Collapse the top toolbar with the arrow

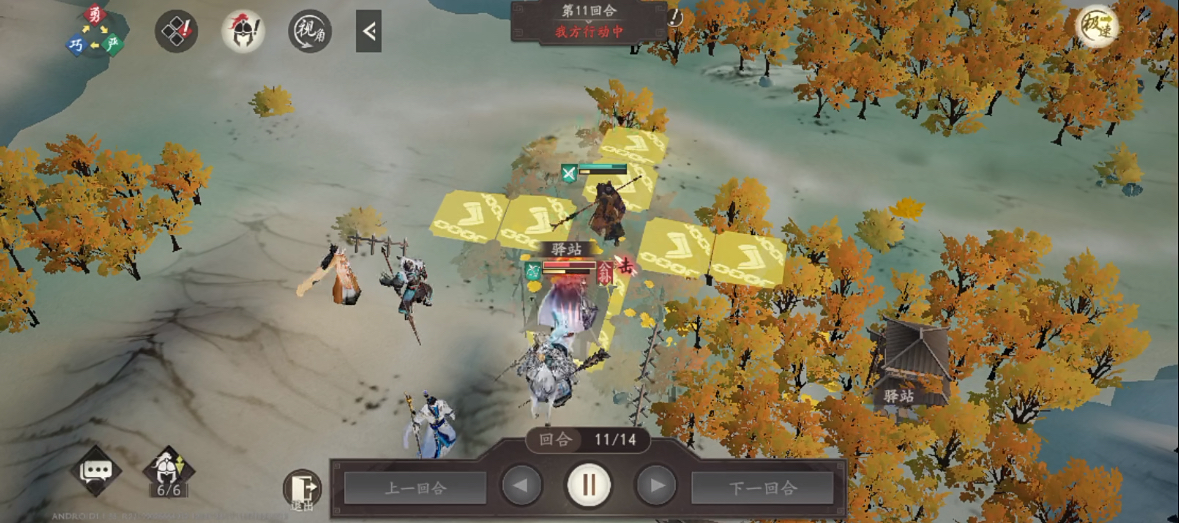coord(368,31)
